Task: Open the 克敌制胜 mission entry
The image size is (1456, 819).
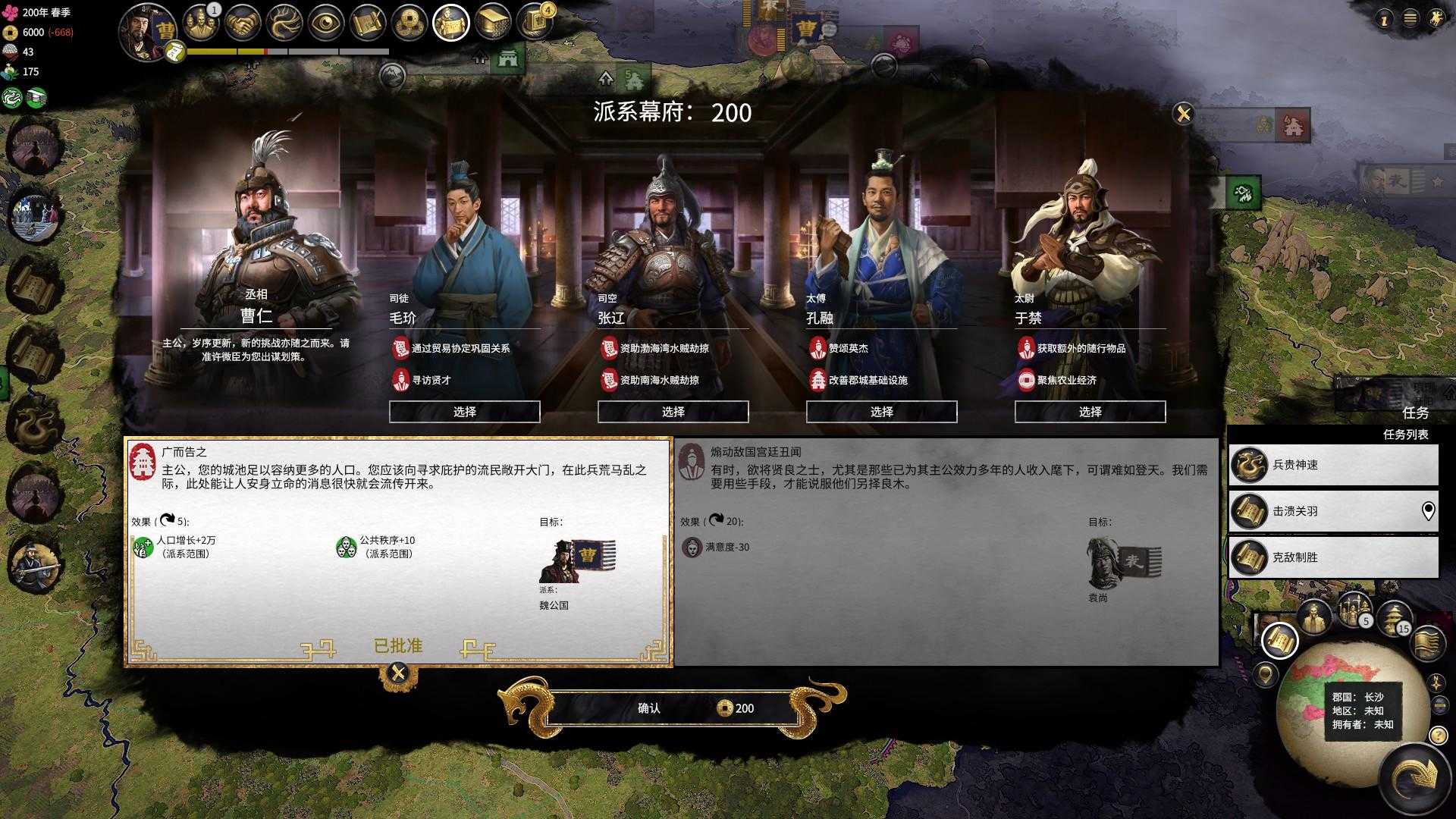Action: (1333, 557)
